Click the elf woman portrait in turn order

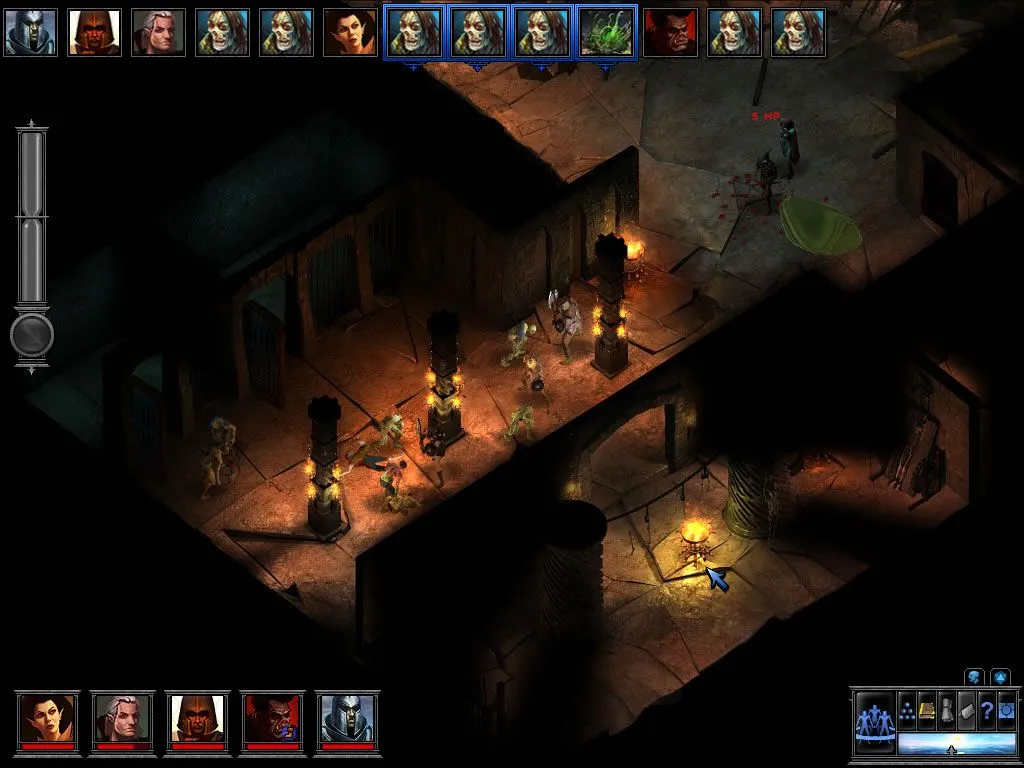(350, 32)
